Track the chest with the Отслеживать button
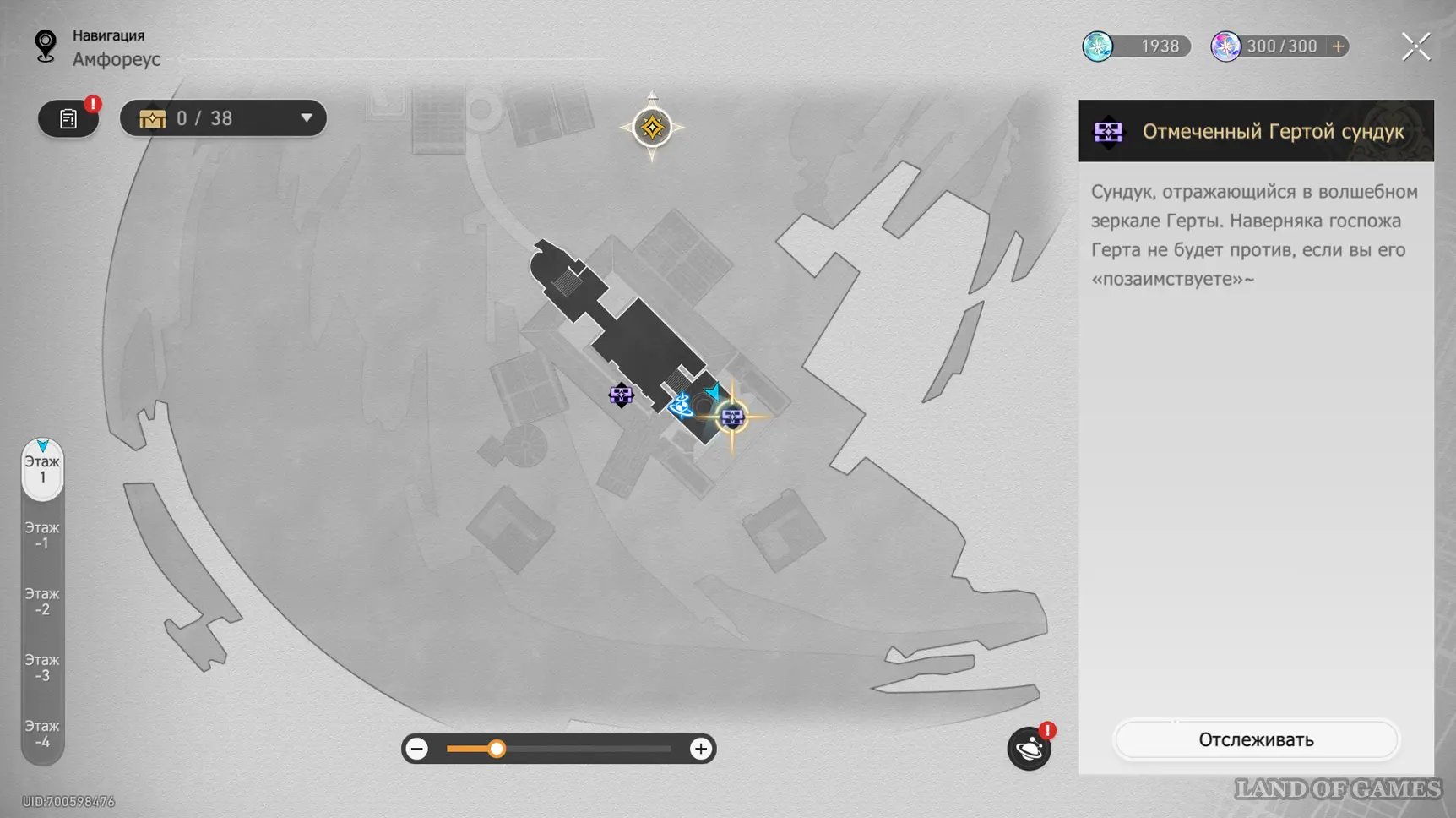This screenshot has height=818, width=1456. click(x=1256, y=739)
